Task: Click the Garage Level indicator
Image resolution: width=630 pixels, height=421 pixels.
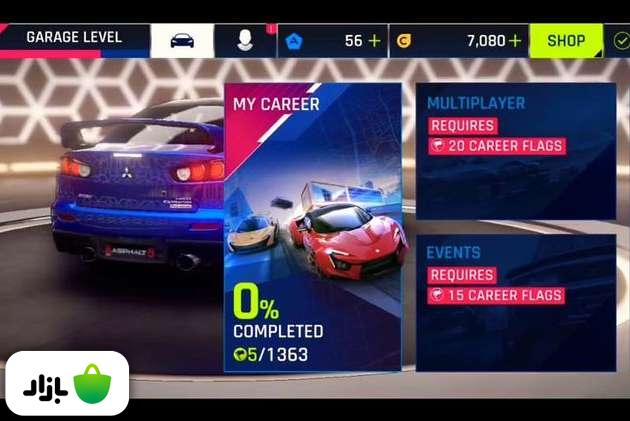Action: pos(74,40)
